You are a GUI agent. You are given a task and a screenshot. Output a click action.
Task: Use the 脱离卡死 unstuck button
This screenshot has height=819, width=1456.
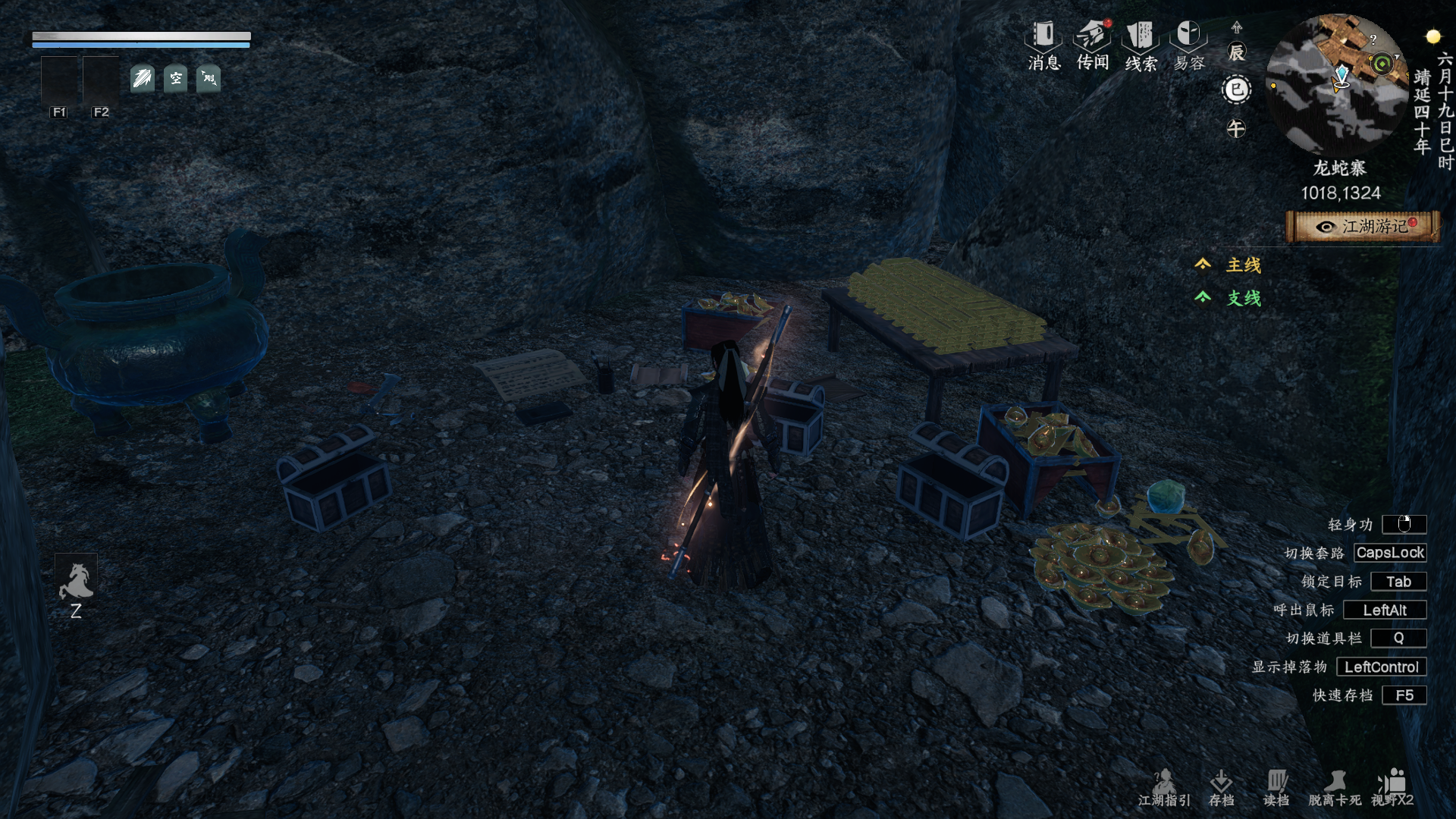[x=1335, y=788]
